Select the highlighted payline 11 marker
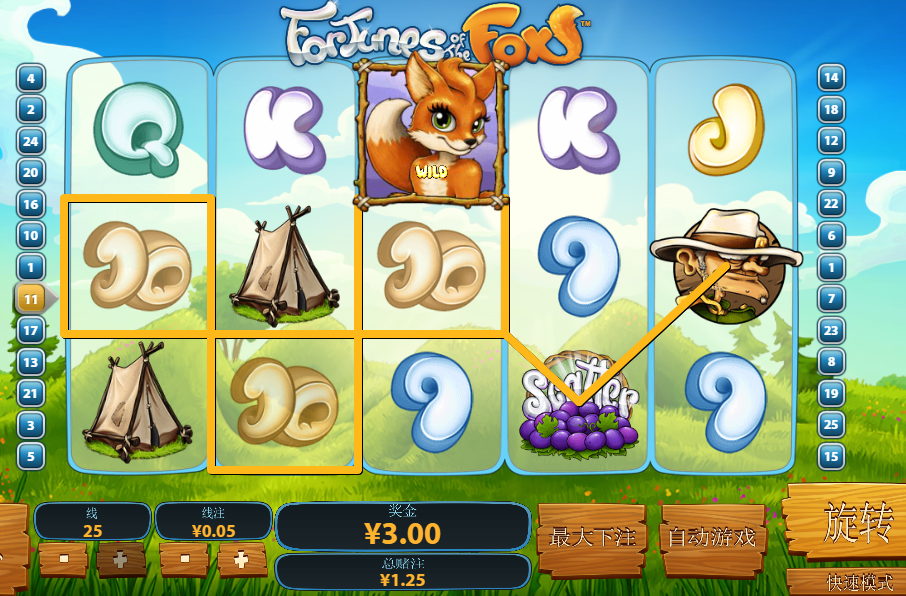 tap(31, 298)
